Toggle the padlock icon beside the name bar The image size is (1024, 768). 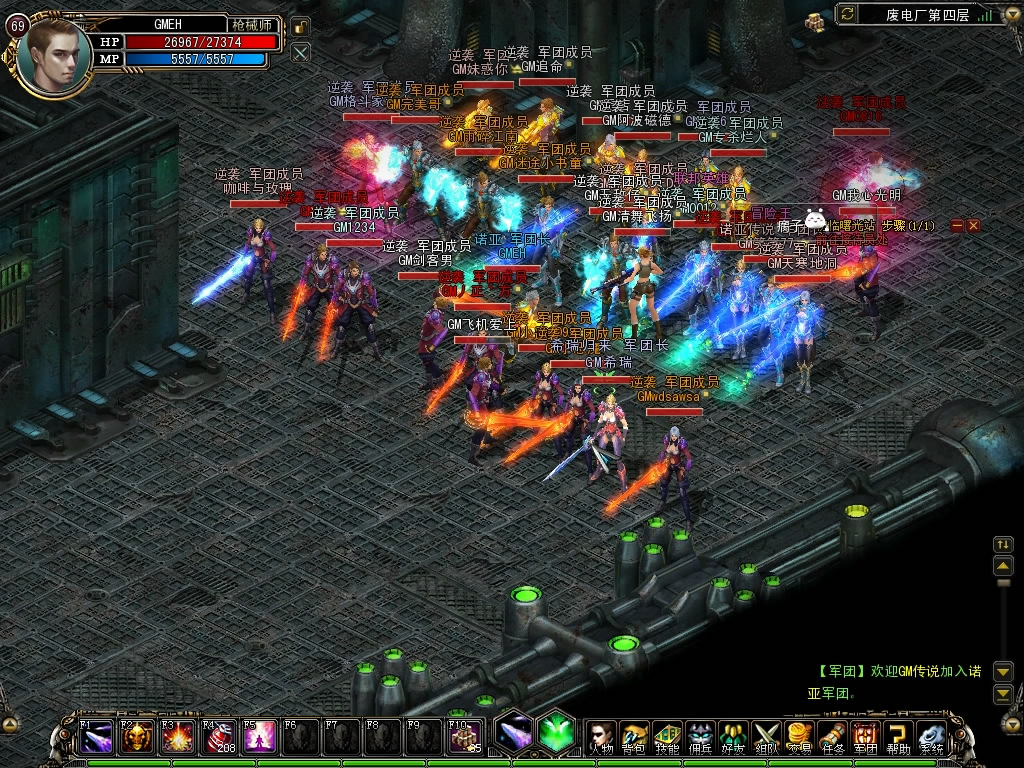(x=301, y=27)
